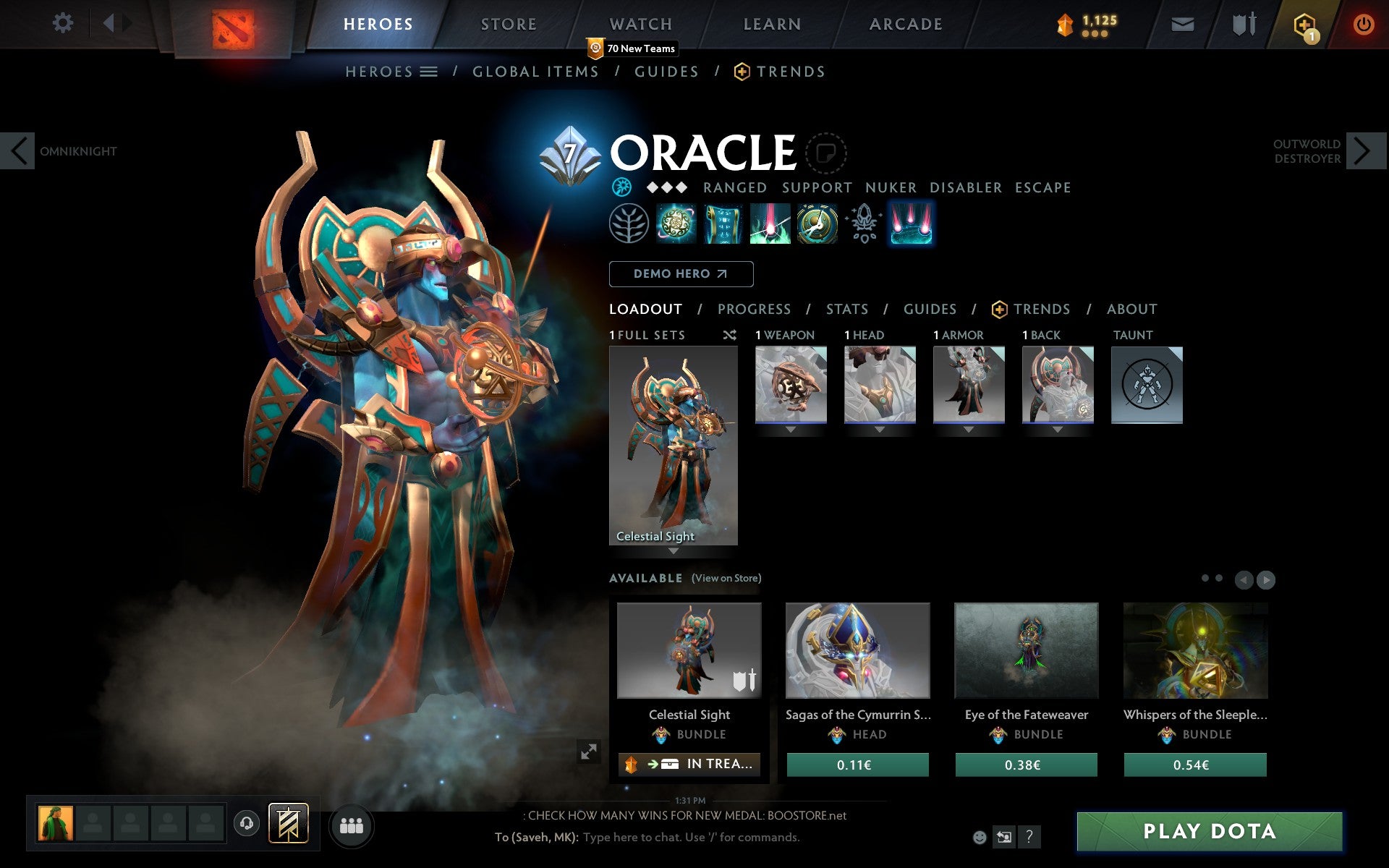Open the innate facet leaf icon
Viewport: 1389px width, 868px height.
(x=628, y=224)
